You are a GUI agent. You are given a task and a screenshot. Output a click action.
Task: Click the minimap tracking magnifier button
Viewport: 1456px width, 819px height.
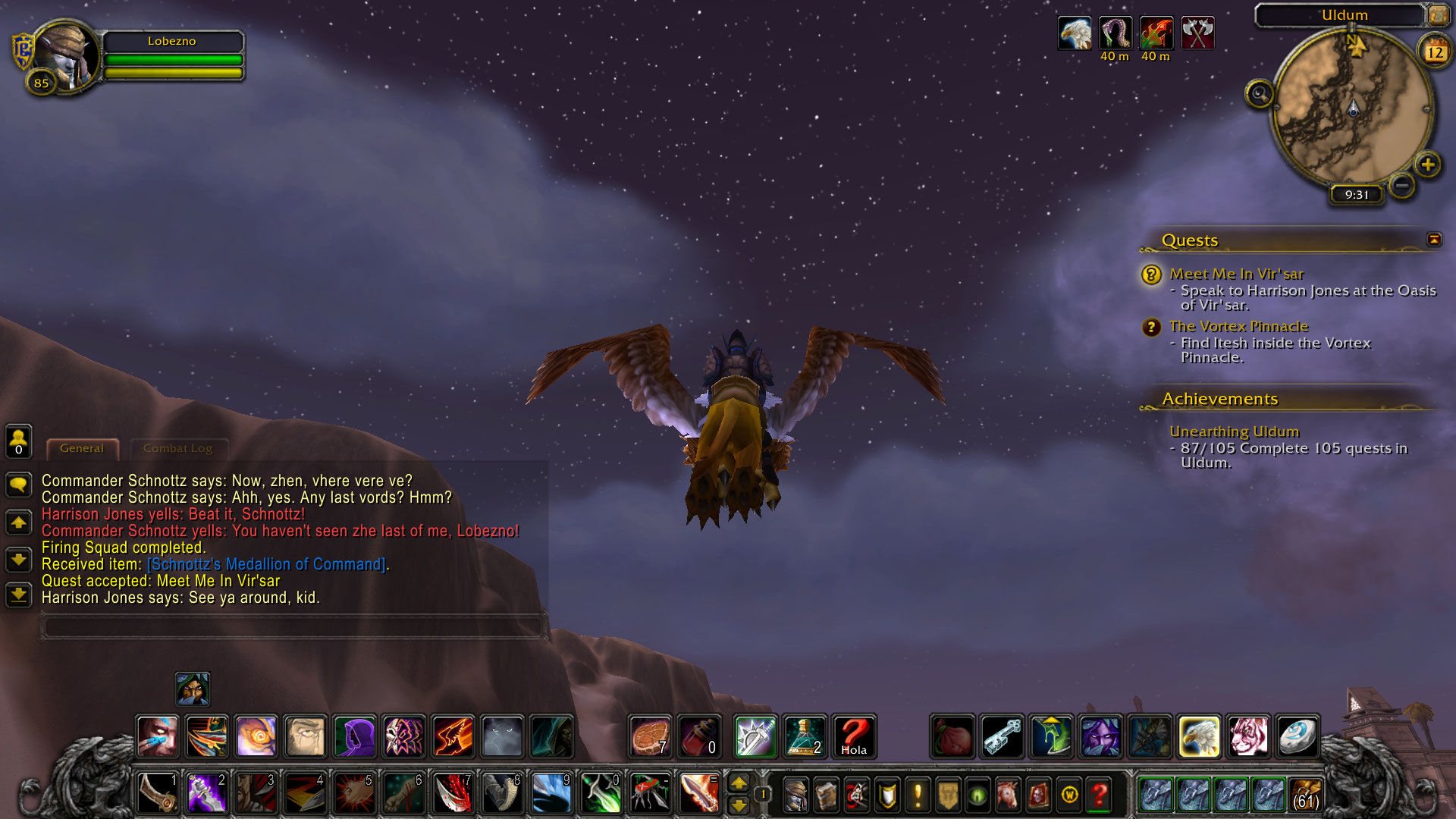tap(1260, 94)
